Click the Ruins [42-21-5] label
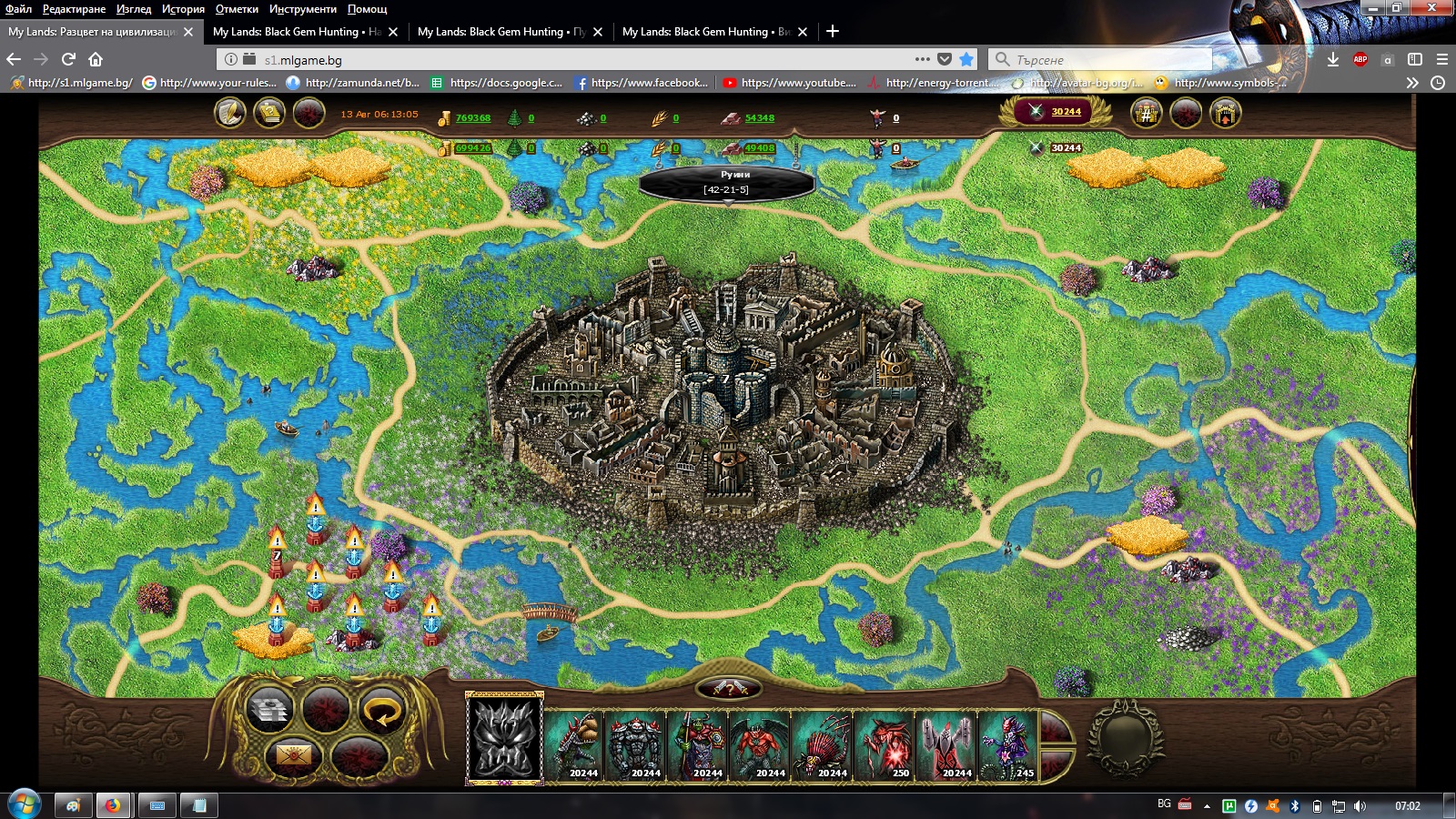 726,182
